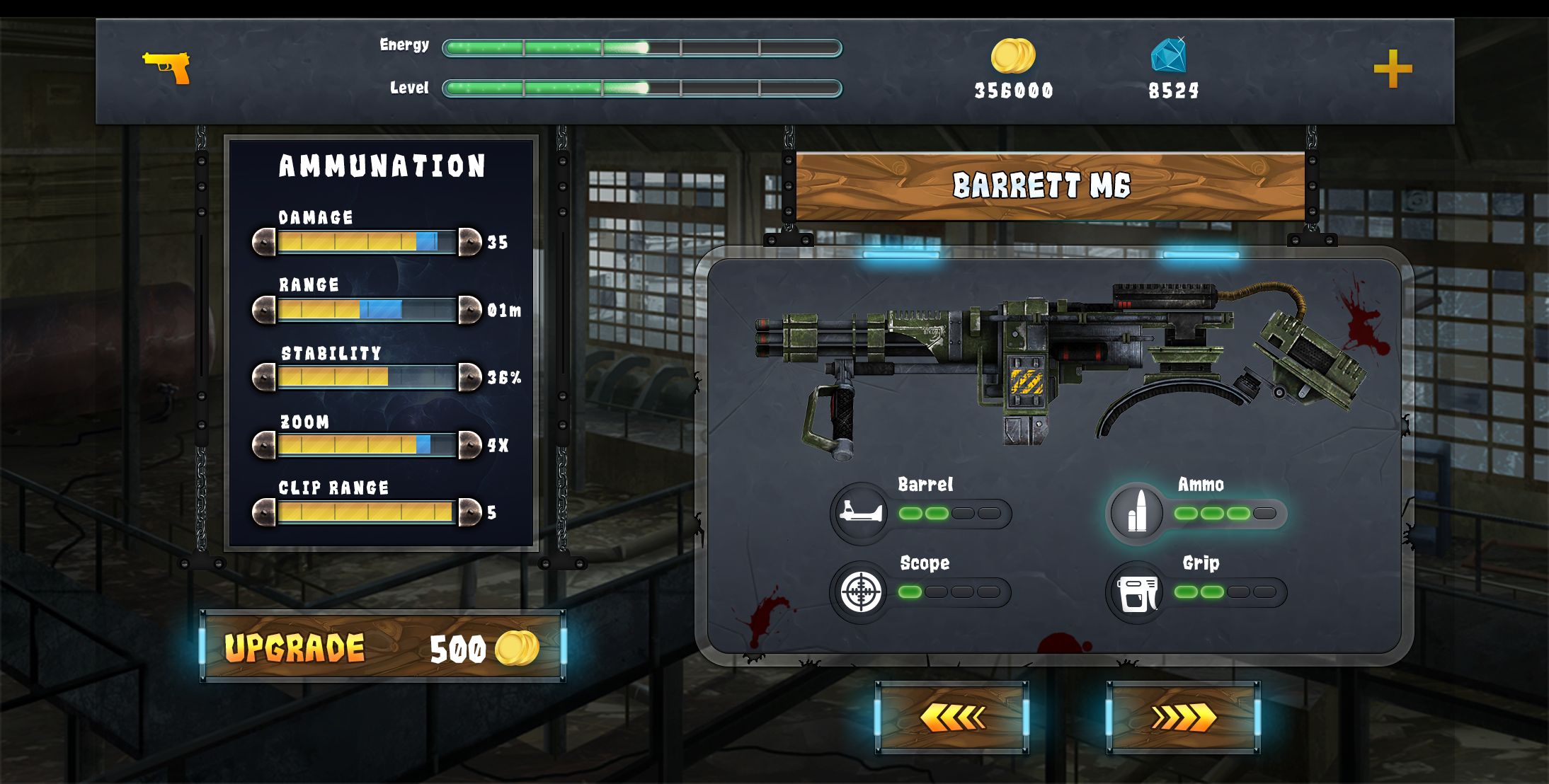Add more currency with the plus button

[1393, 69]
